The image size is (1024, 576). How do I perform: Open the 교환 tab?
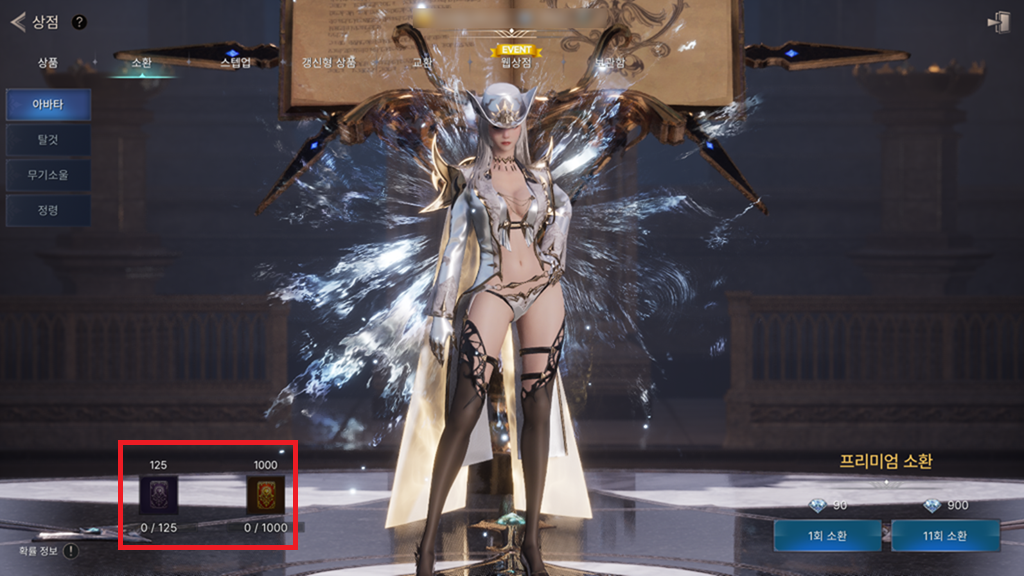[x=423, y=62]
